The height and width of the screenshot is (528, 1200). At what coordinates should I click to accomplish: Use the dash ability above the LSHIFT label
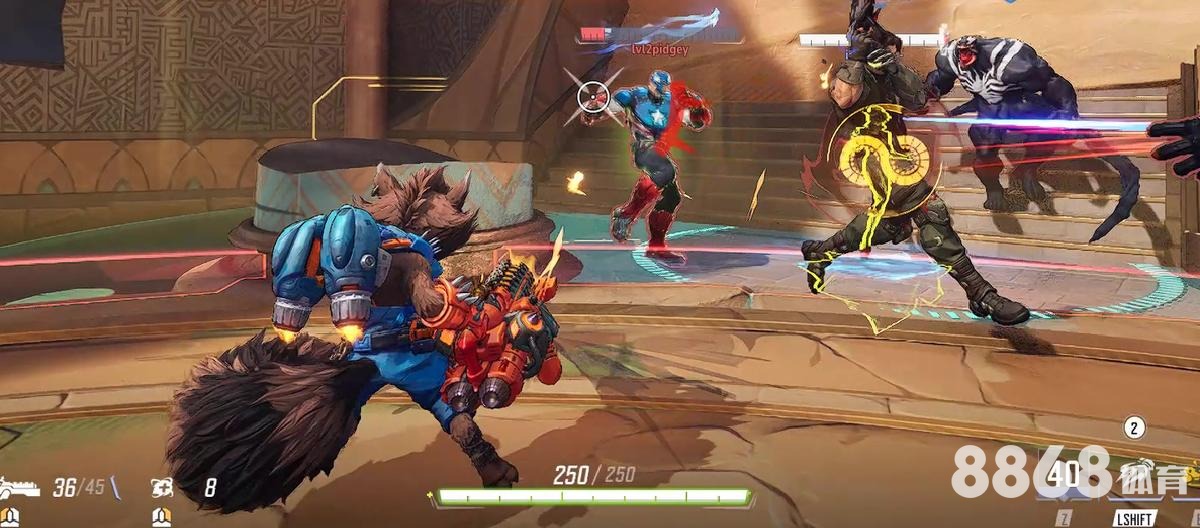coord(1134,475)
